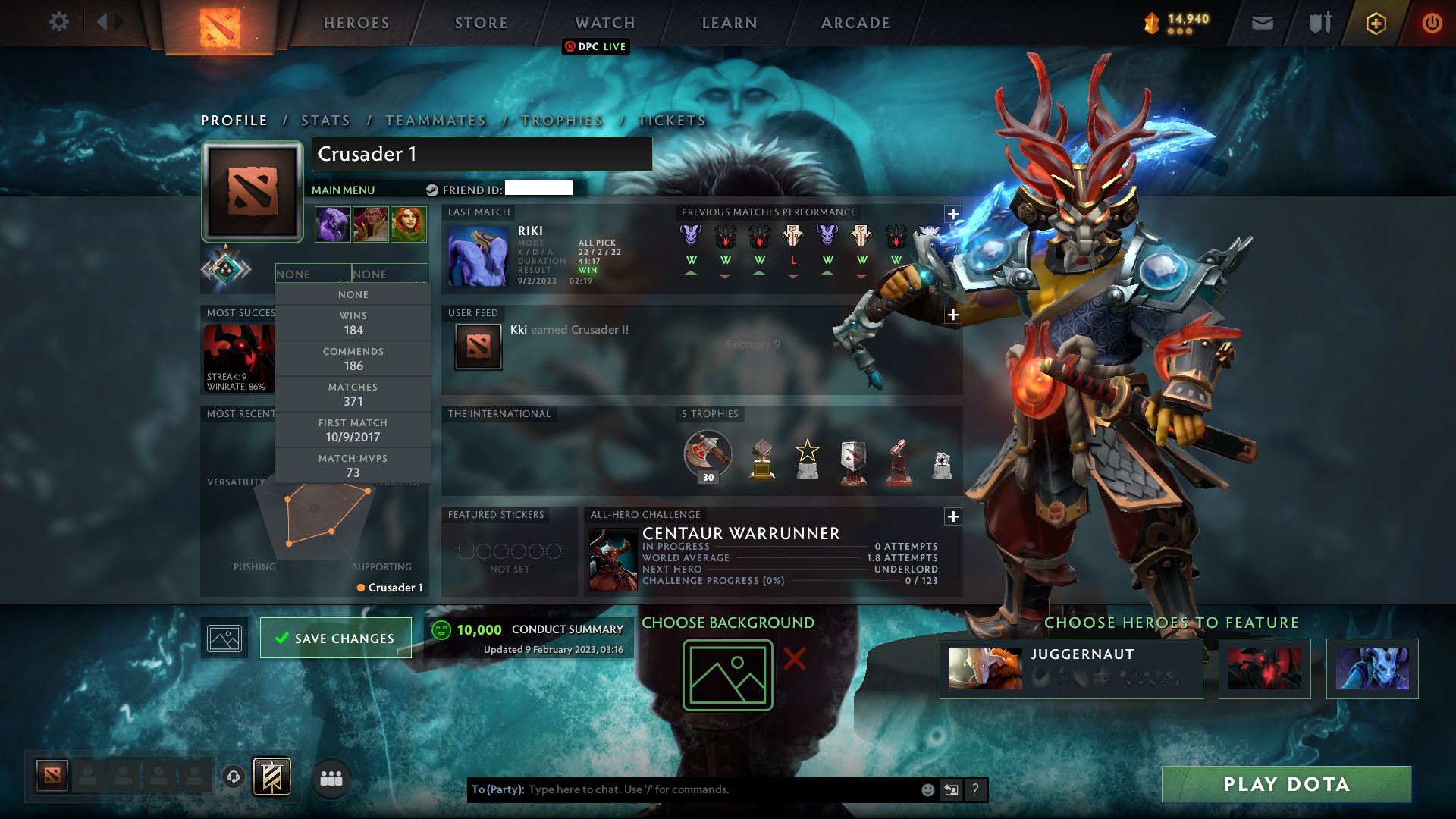
Task: Click the power exit icon
Action: coord(1432,24)
